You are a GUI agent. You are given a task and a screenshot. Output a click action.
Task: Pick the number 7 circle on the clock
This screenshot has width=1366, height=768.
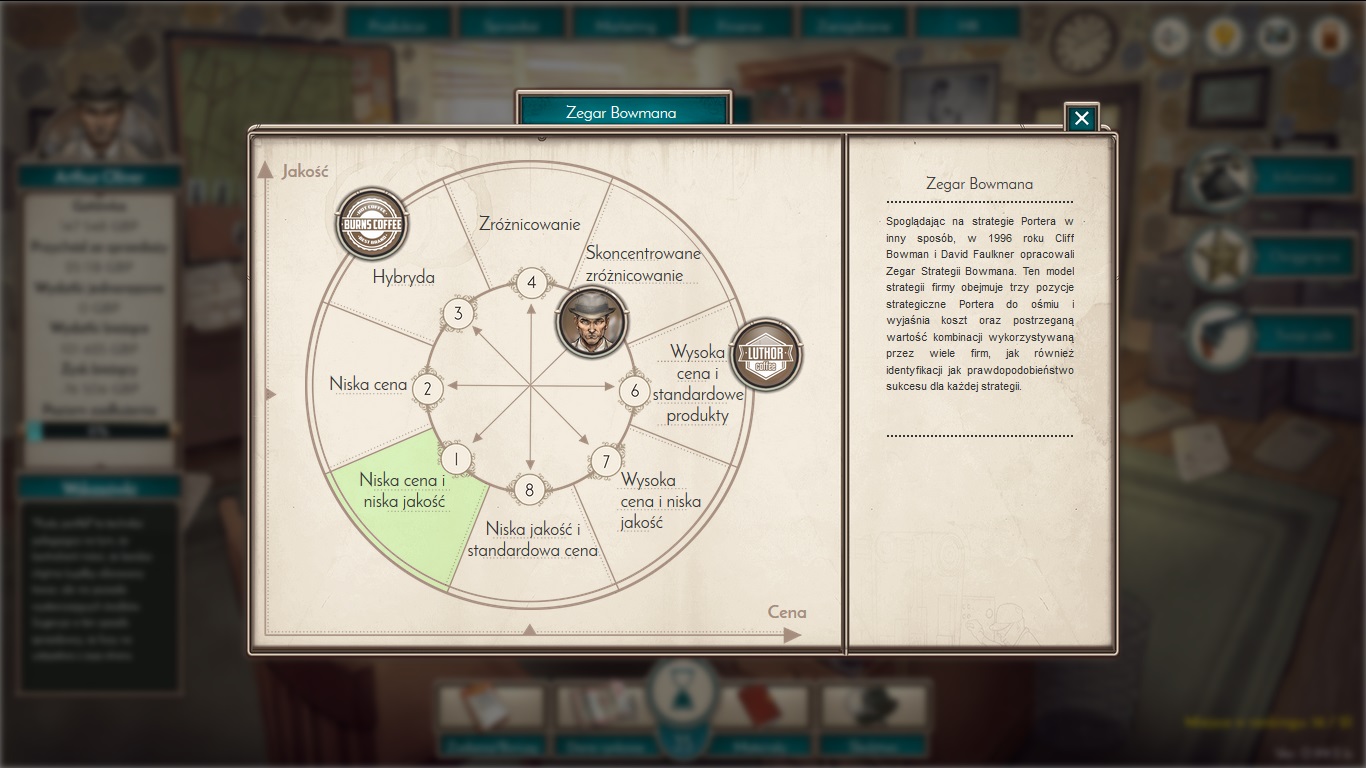tap(604, 461)
